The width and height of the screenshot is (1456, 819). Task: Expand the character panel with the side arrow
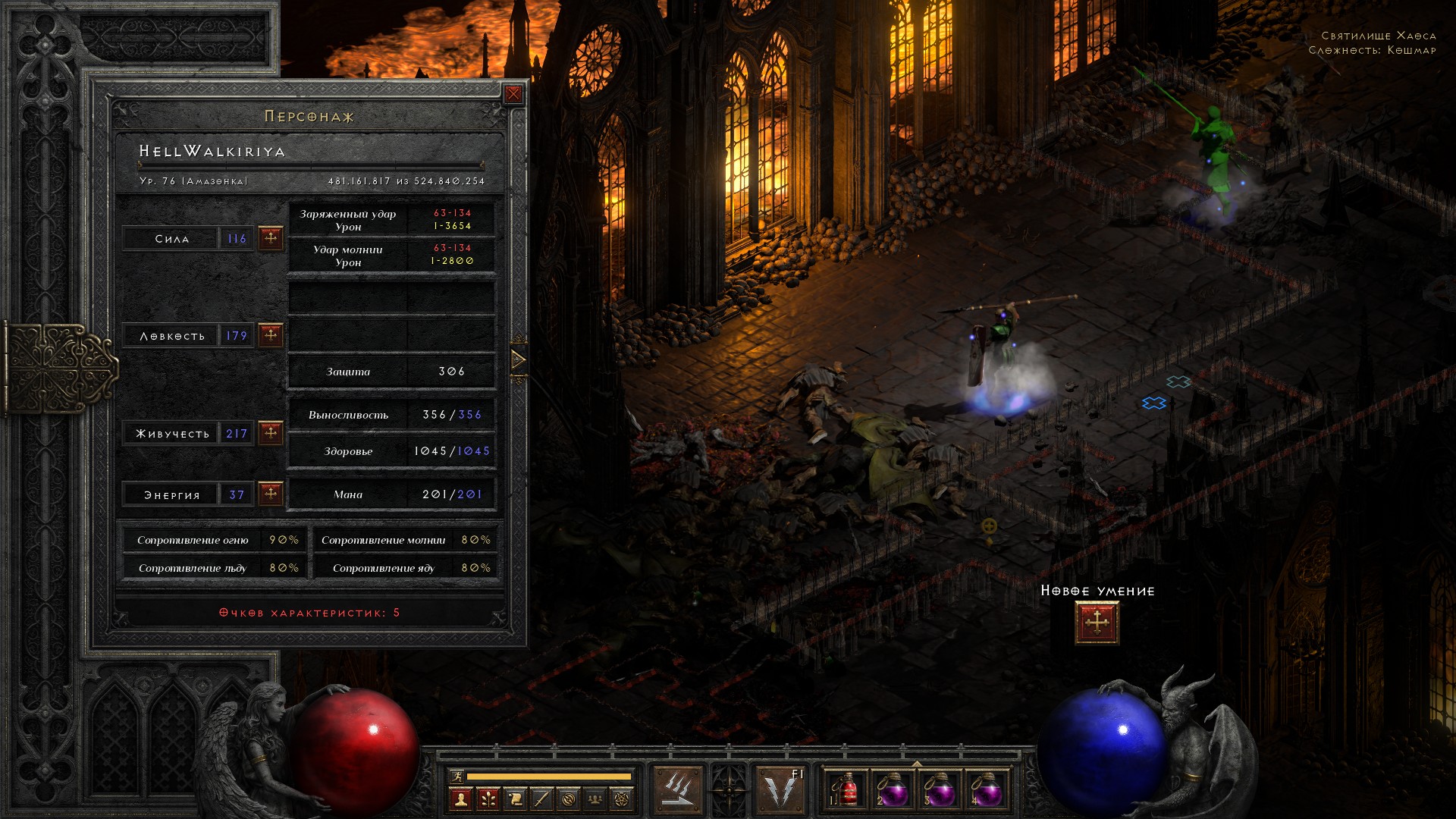[519, 359]
